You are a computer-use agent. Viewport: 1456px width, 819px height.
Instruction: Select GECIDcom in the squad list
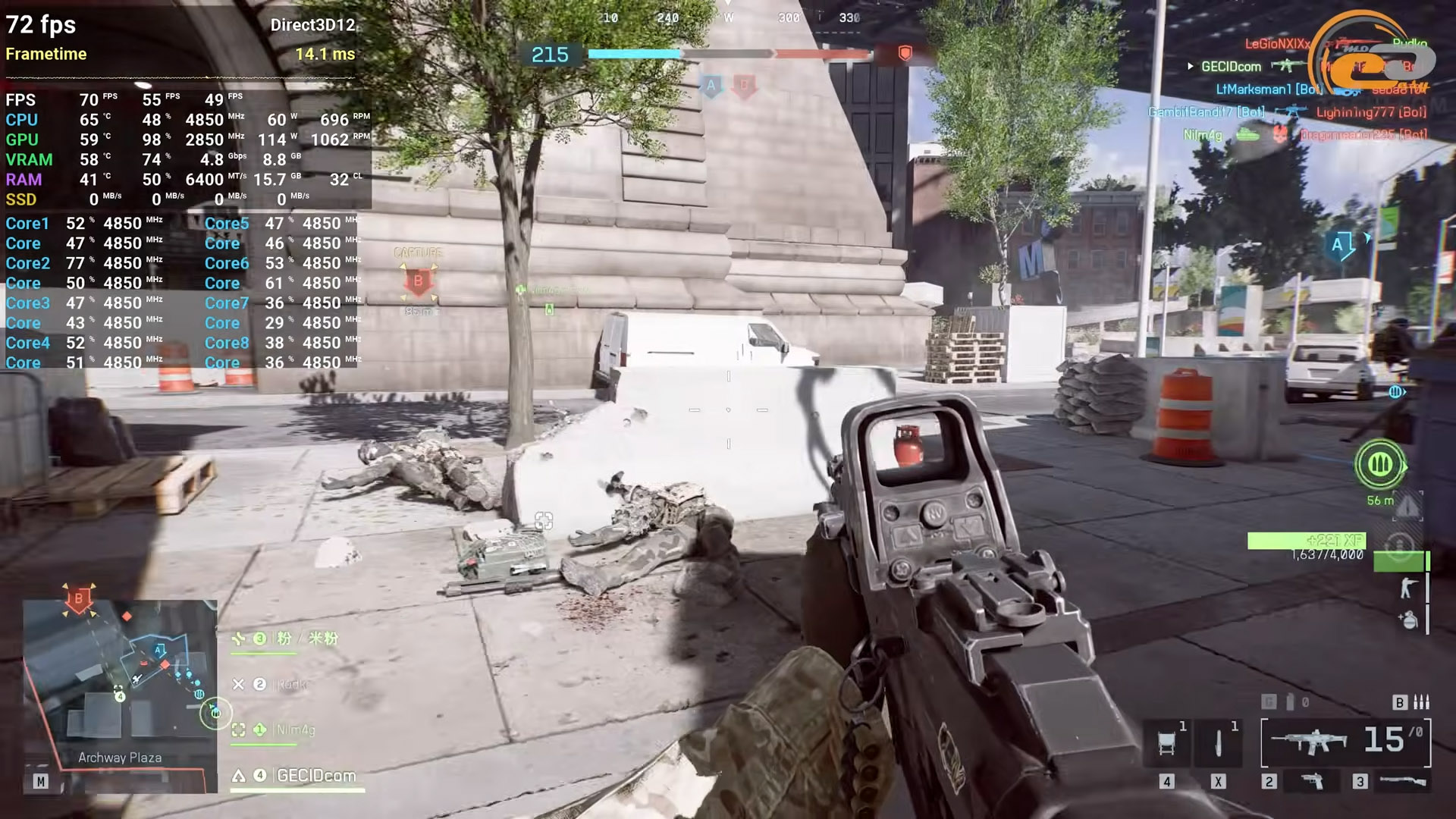coord(315,776)
